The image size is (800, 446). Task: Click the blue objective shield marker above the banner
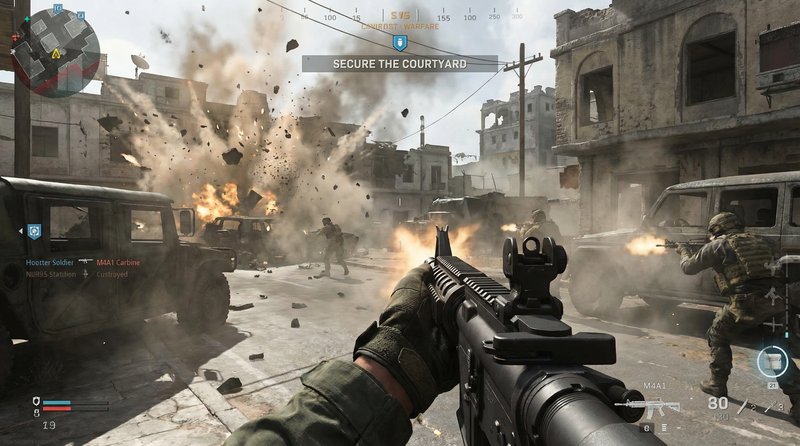399,43
